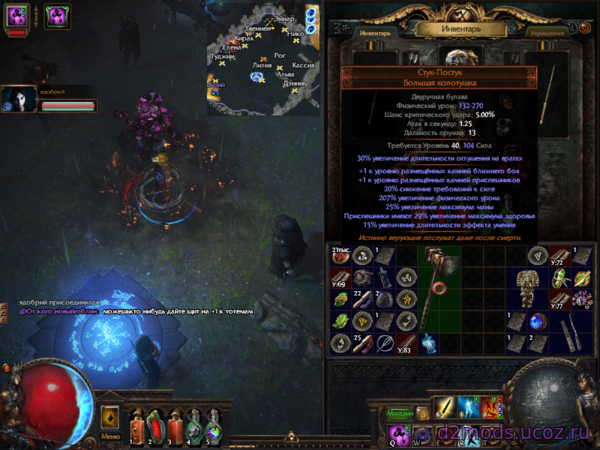Image resolution: width=600 pixels, height=450 pixels.
Task: Select the blue glass vial item
Action: (426, 343)
